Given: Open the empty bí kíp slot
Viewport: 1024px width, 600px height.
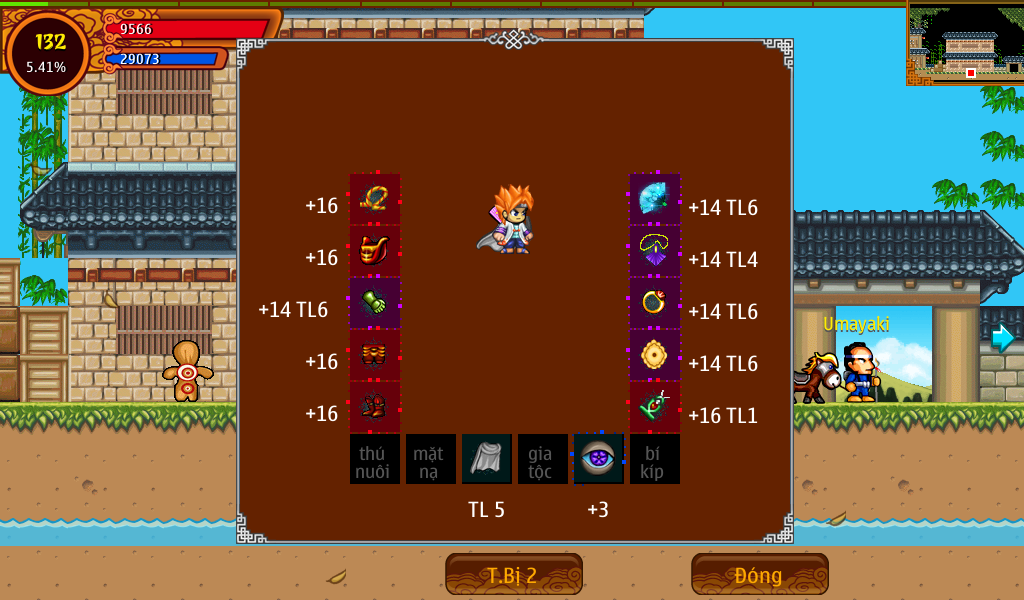Looking at the screenshot, I should (x=655, y=459).
